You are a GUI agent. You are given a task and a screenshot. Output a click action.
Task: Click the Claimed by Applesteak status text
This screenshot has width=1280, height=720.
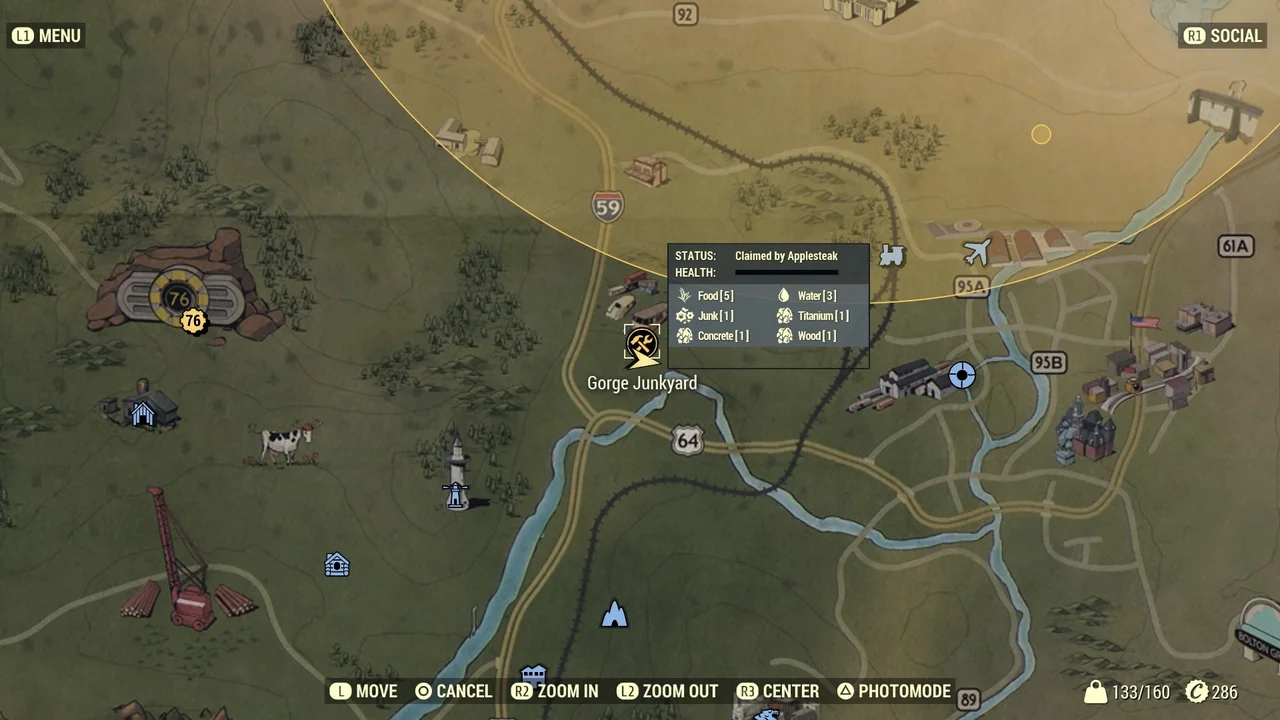click(786, 256)
